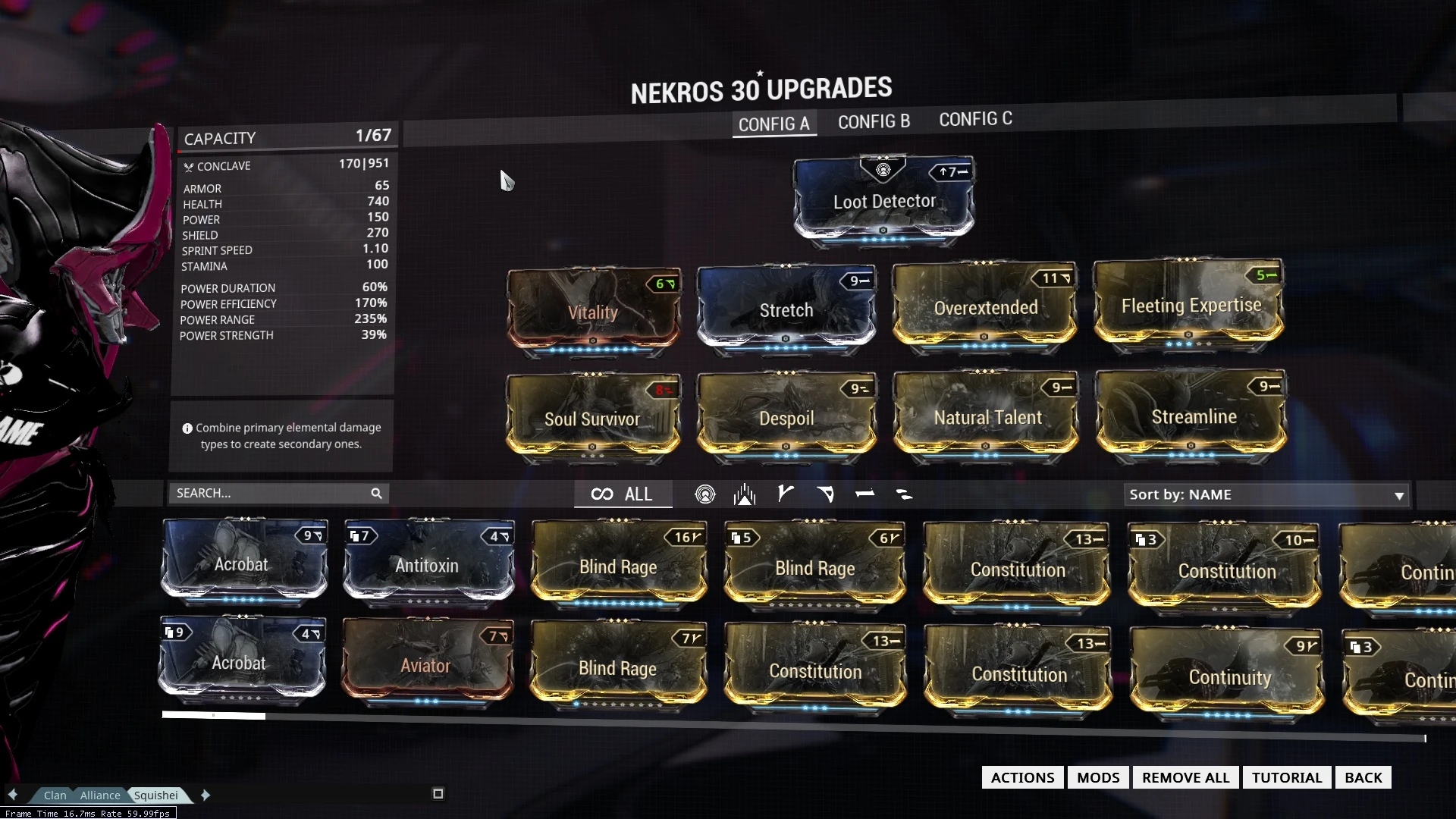
Task: Choose the Aviator mod card
Action: tap(426, 665)
